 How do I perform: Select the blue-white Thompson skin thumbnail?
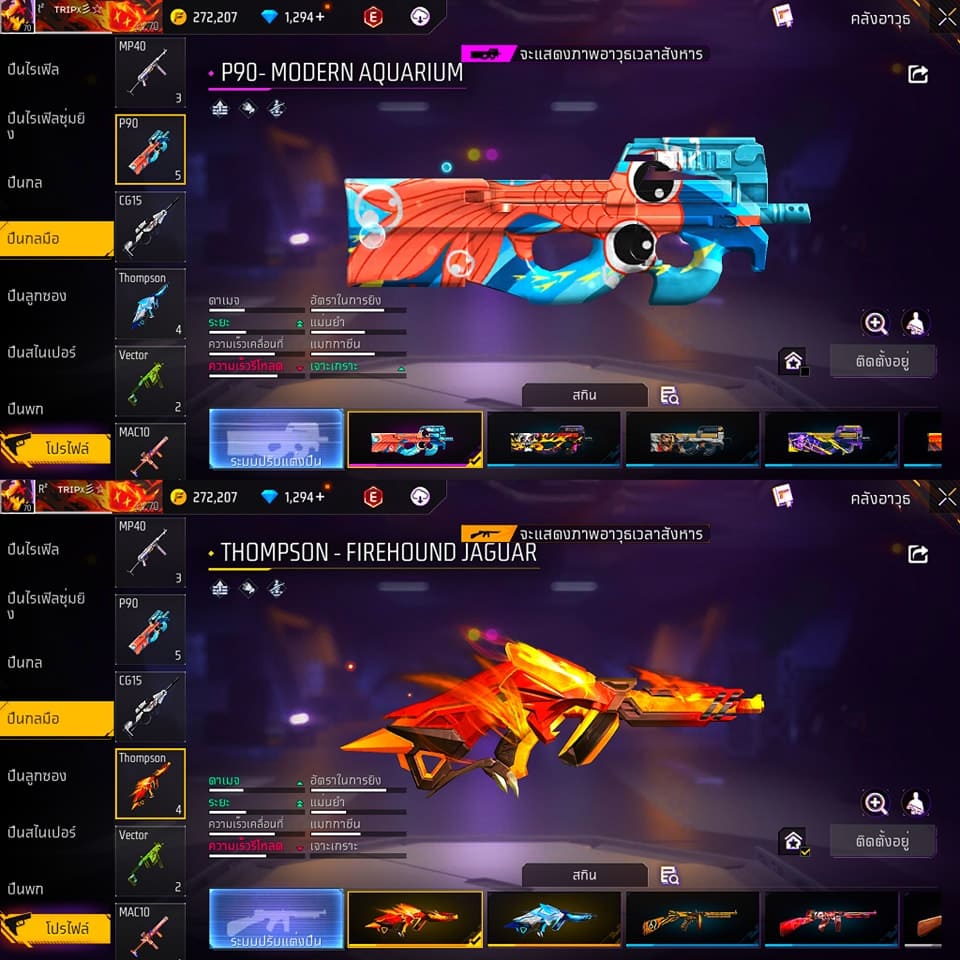click(553, 919)
